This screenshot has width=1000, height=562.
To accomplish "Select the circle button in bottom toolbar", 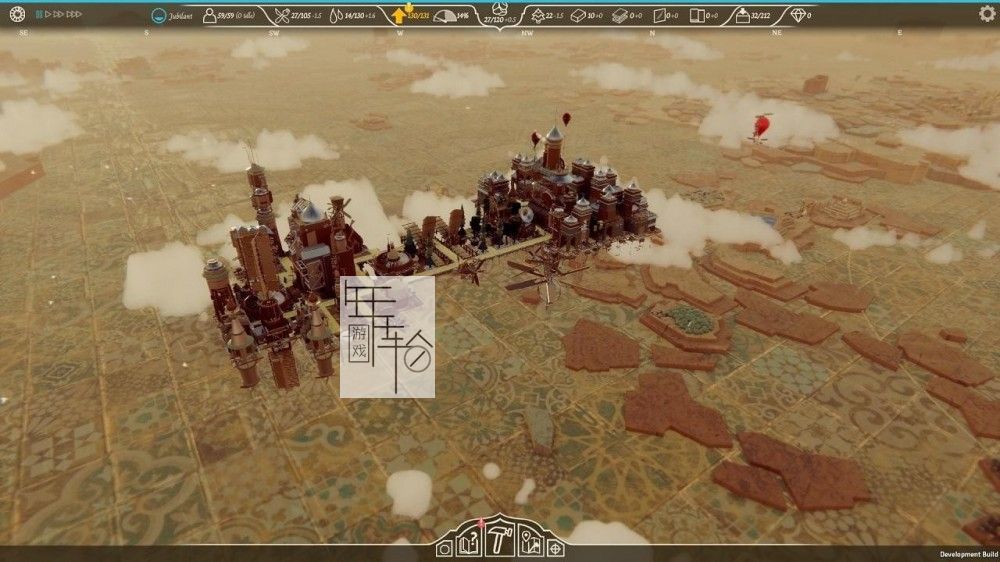I will click(x=445, y=548).
